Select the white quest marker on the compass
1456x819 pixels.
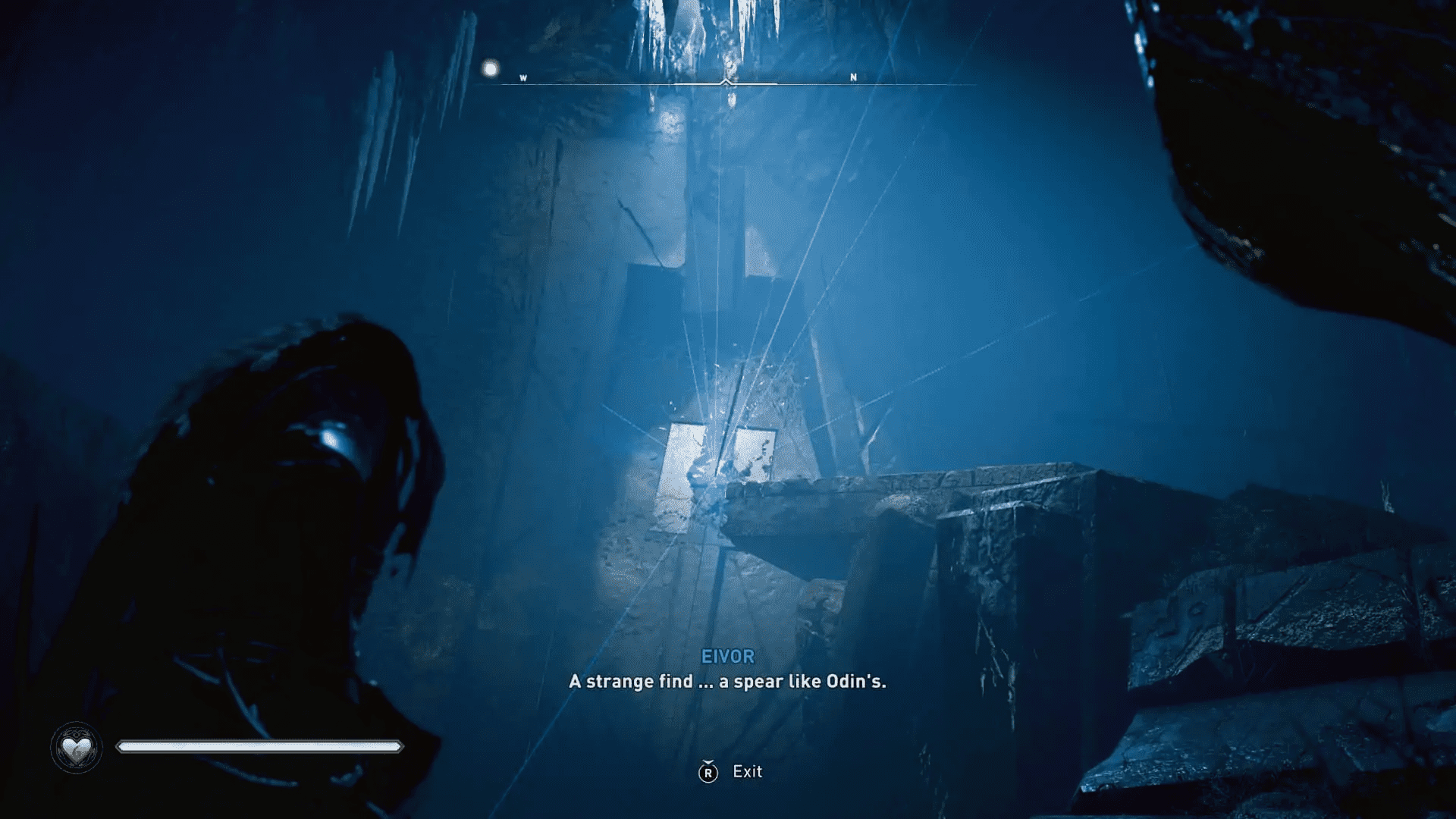[491, 70]
